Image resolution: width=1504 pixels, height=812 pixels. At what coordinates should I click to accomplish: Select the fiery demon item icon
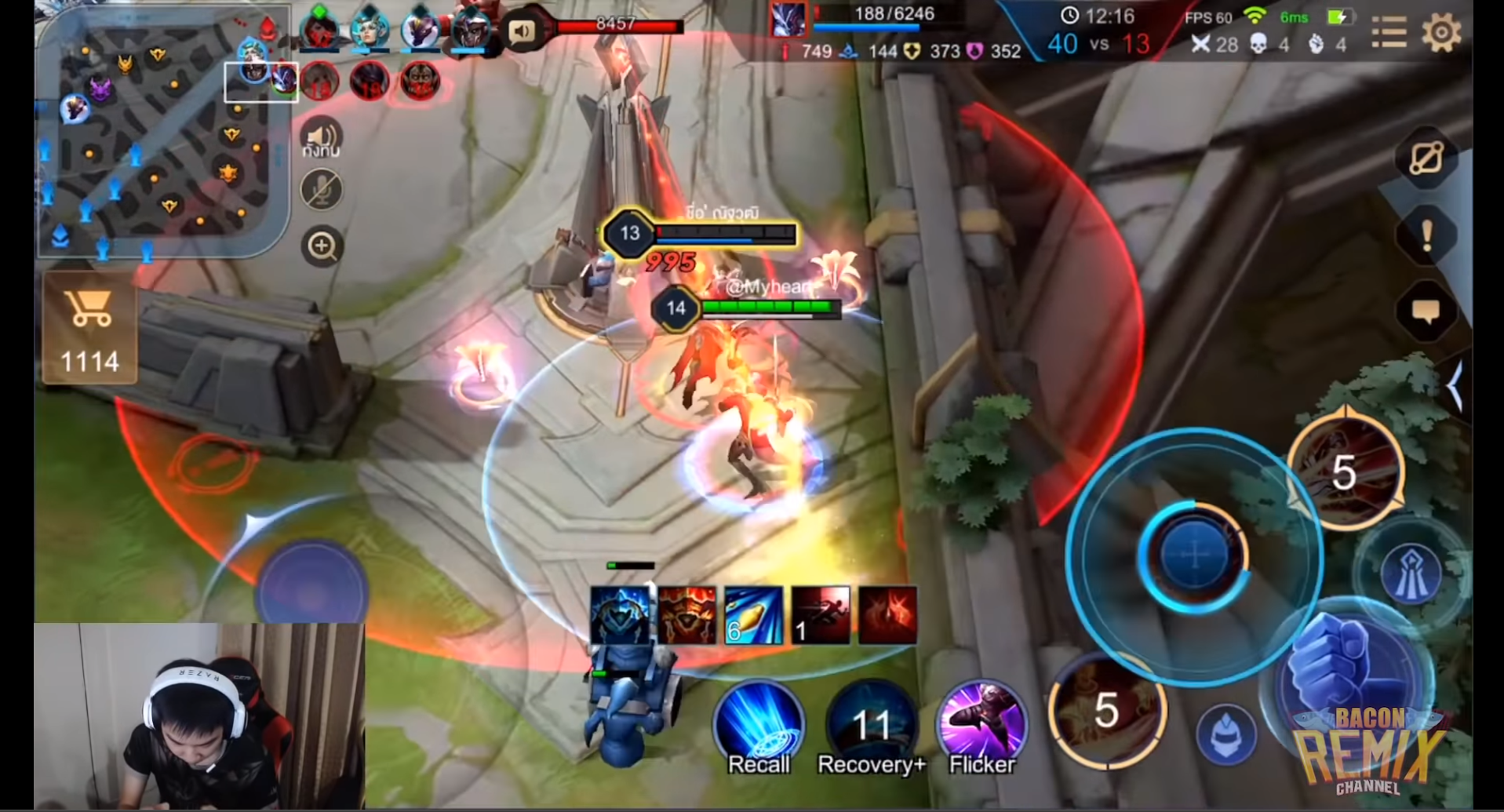687,616
